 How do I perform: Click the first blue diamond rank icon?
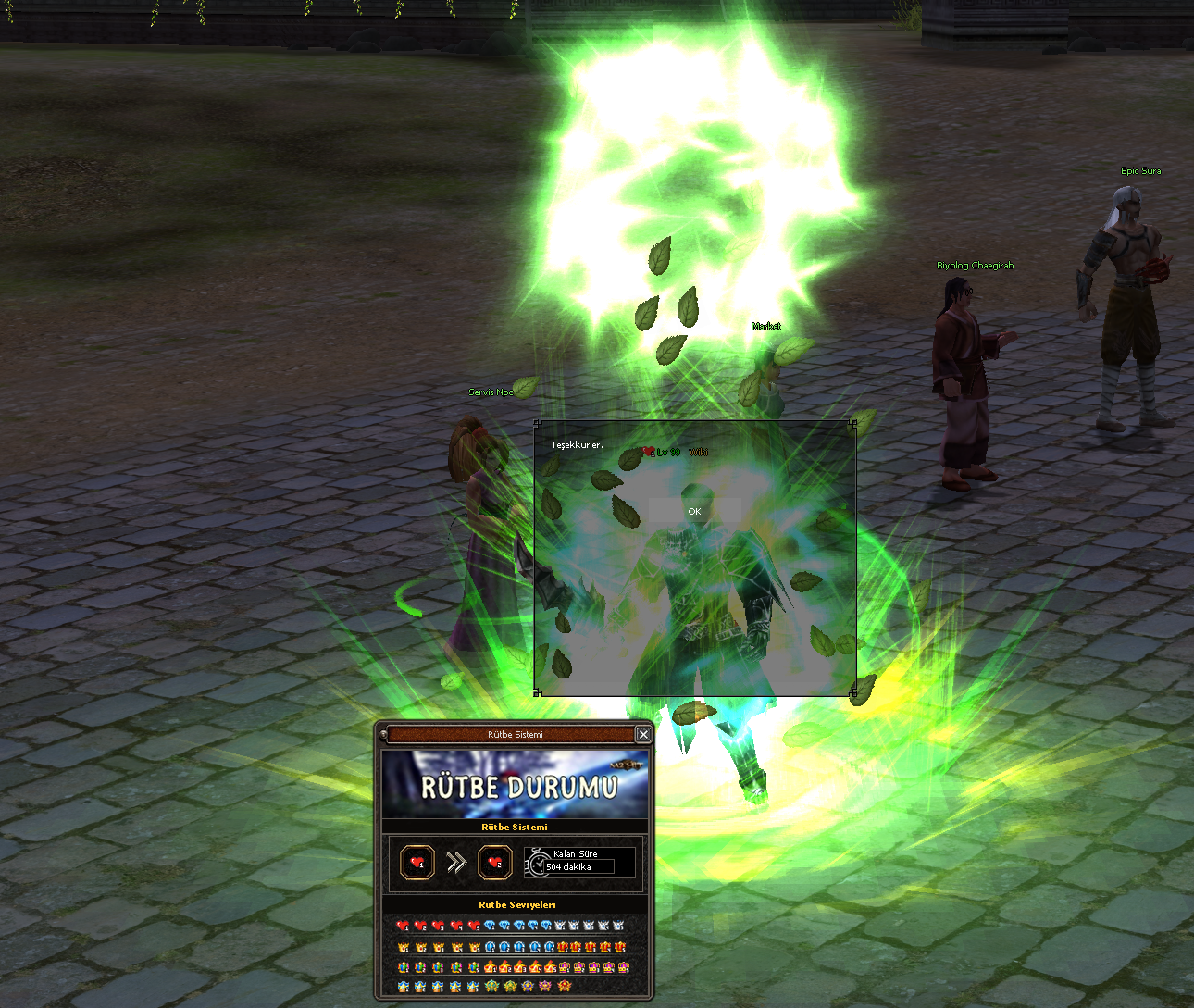(490, 926)
